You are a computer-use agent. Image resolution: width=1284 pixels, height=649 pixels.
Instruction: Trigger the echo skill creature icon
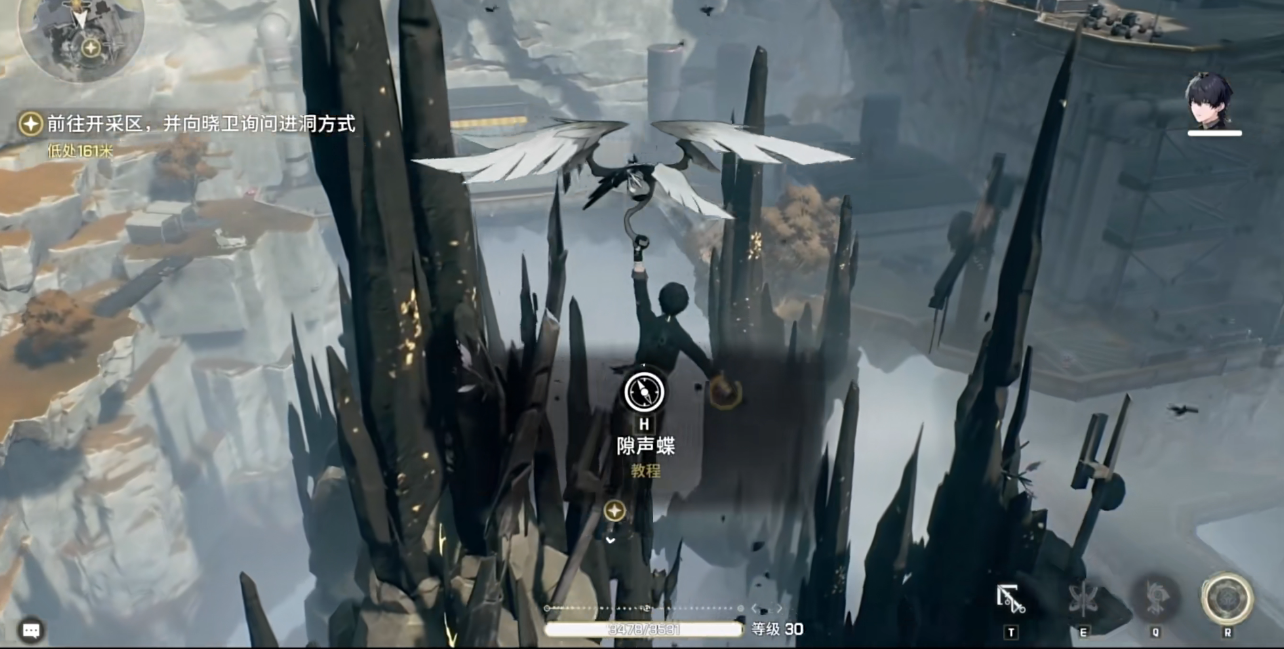(x=1155, y=598)
